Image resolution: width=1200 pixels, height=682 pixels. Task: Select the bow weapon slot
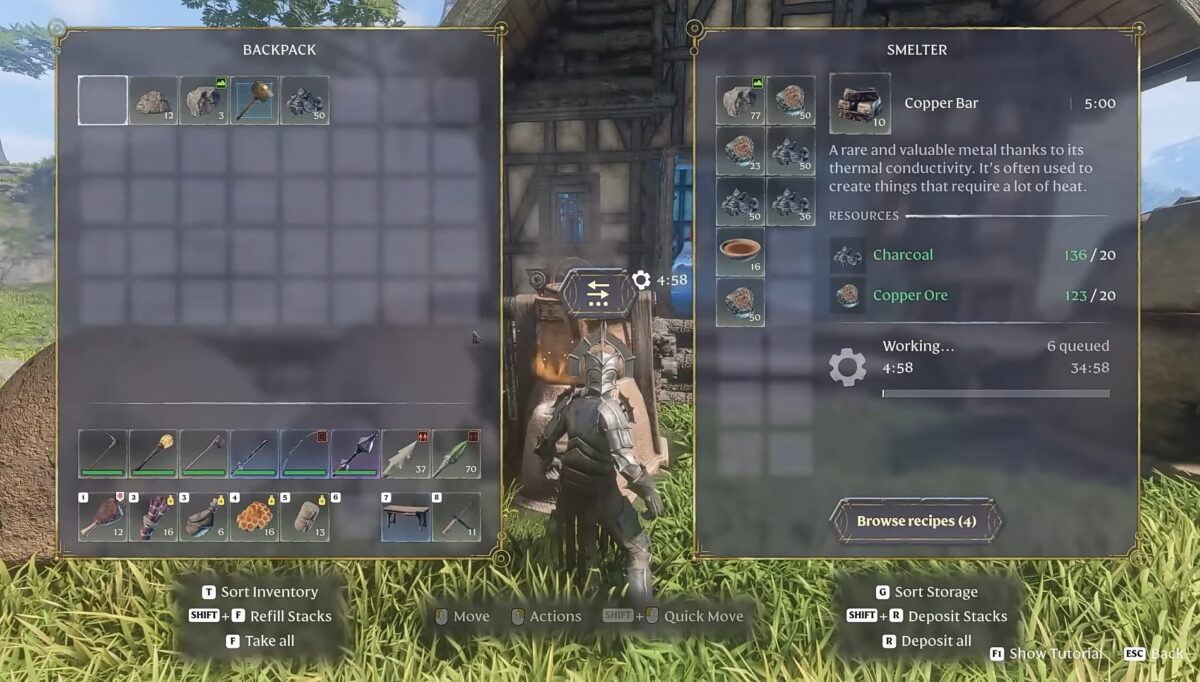(305, 454)
